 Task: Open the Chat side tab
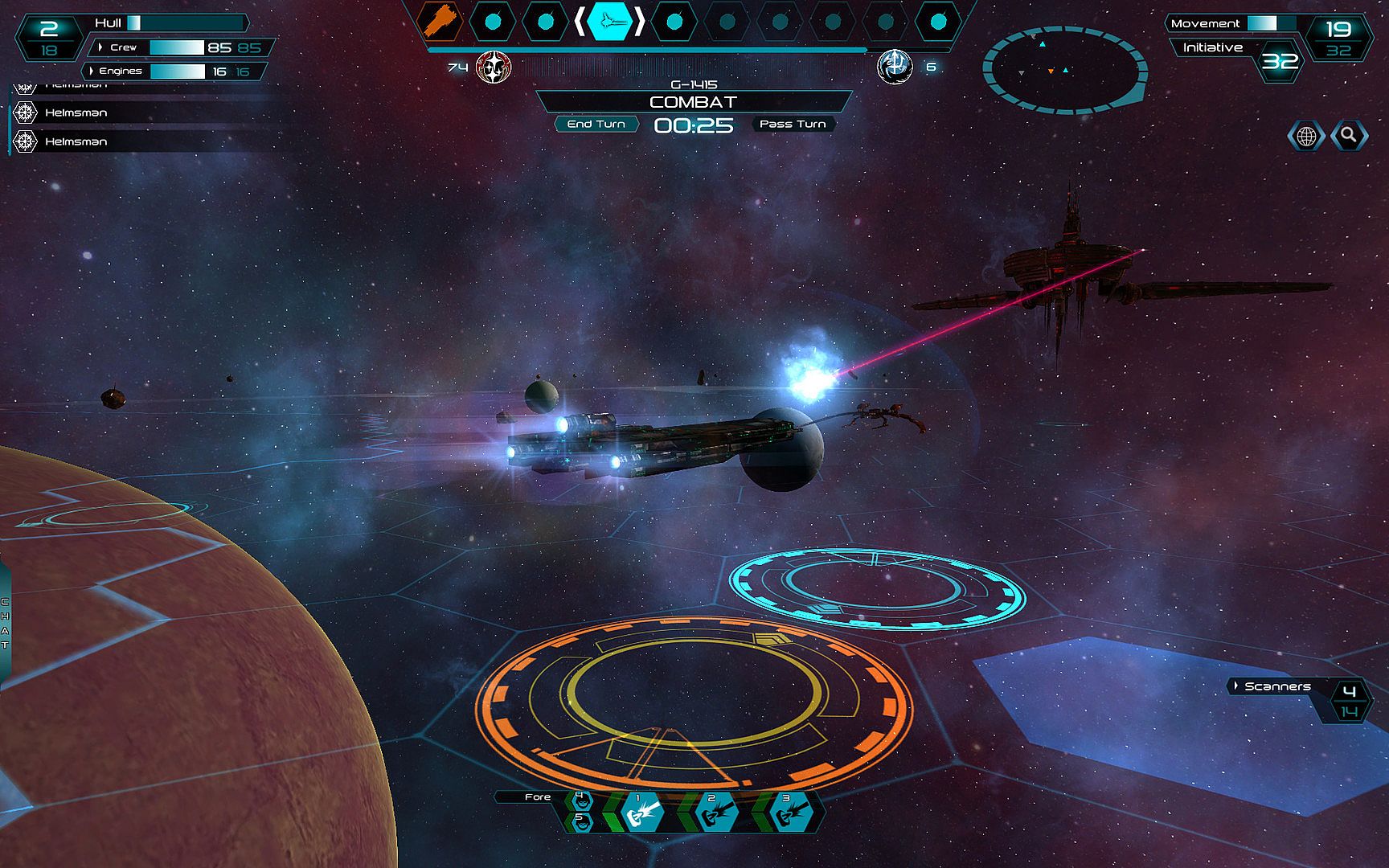coord(5,623)
